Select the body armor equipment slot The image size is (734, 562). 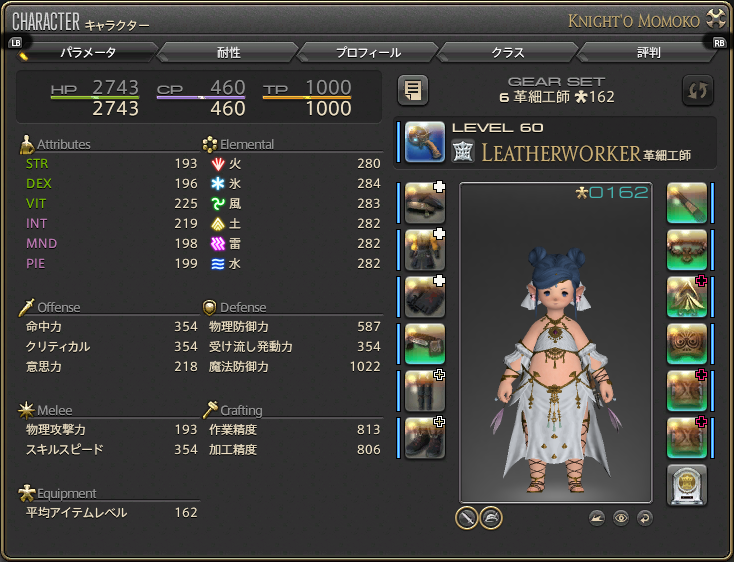pyautogui.click(x=425, y=249)
